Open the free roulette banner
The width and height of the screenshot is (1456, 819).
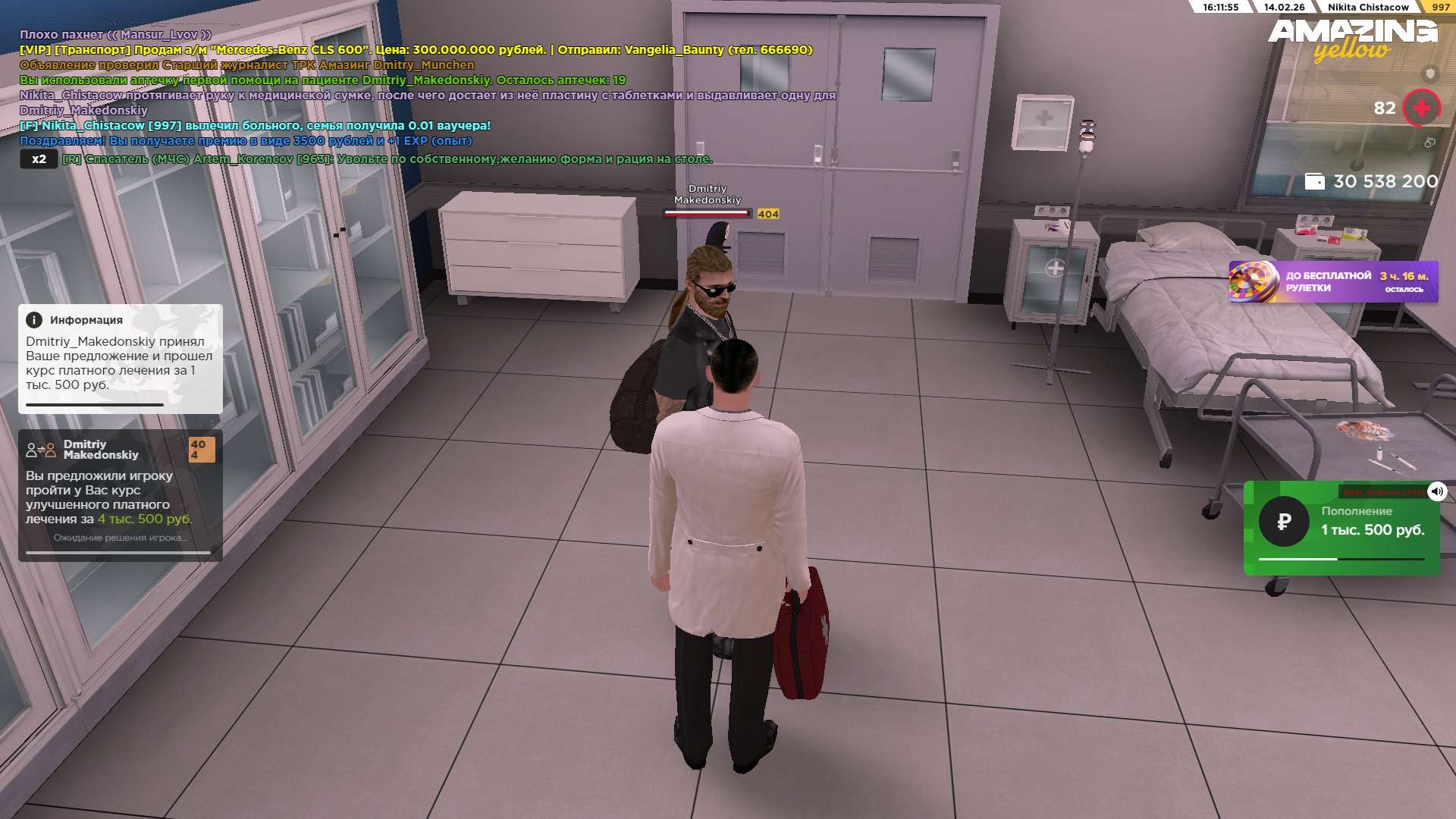tap(1332, 281)
